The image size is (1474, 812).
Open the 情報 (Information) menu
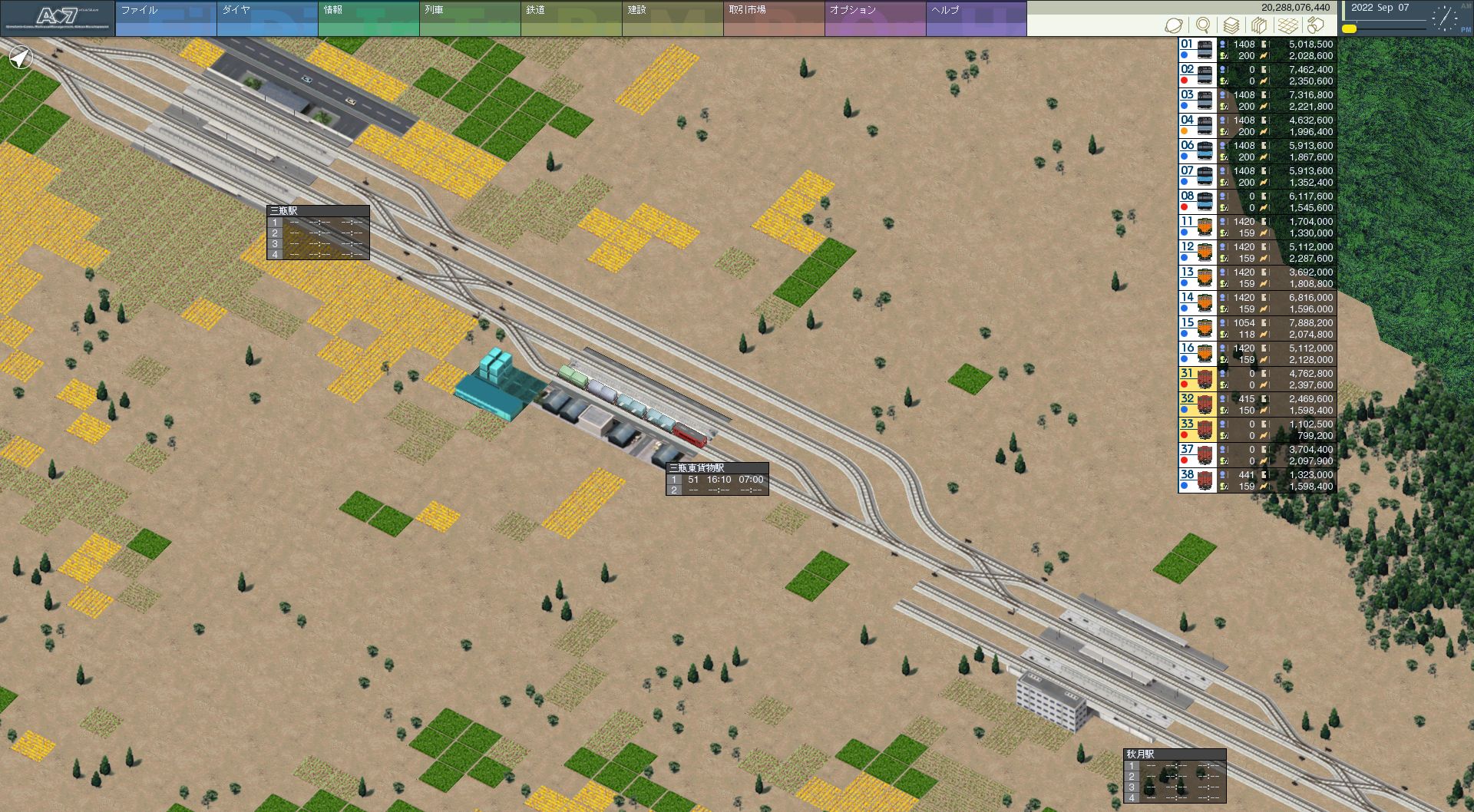368,18
